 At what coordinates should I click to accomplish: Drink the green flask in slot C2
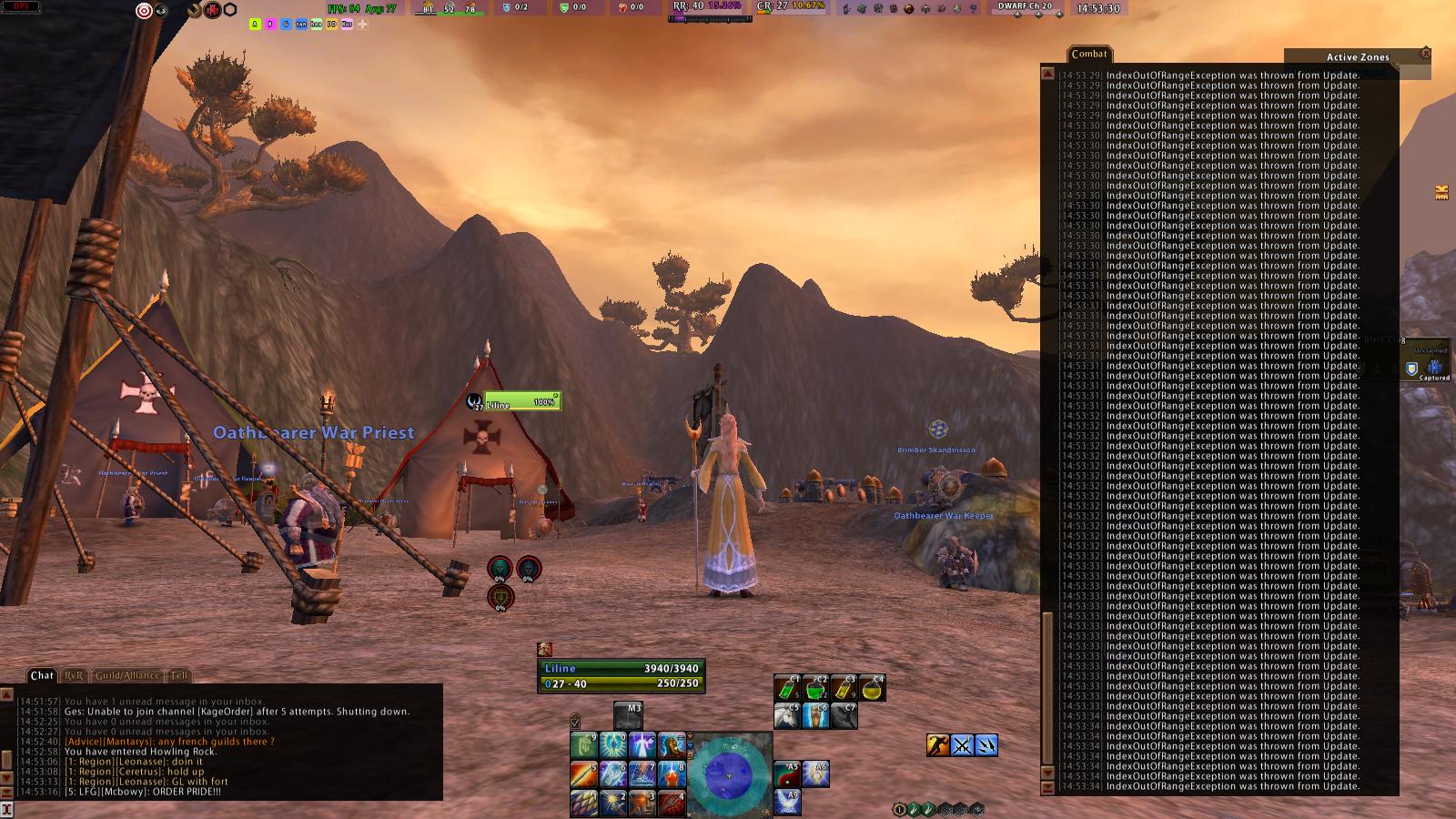click(815, 687)
